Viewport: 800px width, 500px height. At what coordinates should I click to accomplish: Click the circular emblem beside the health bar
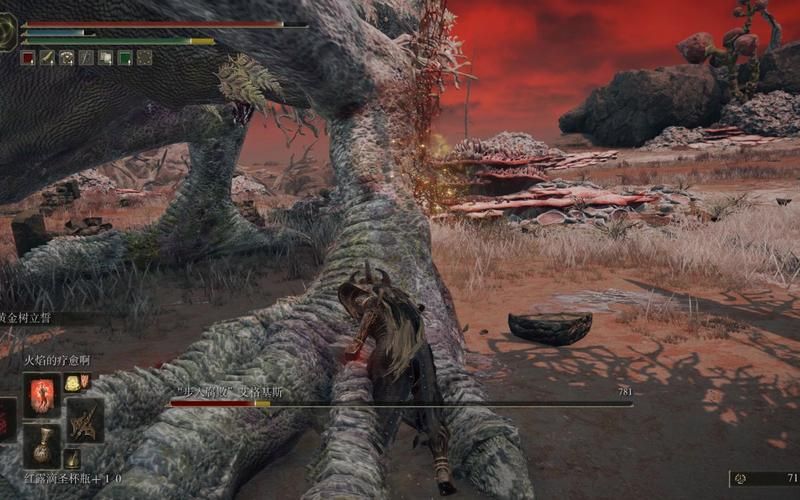tap(9, 32)
